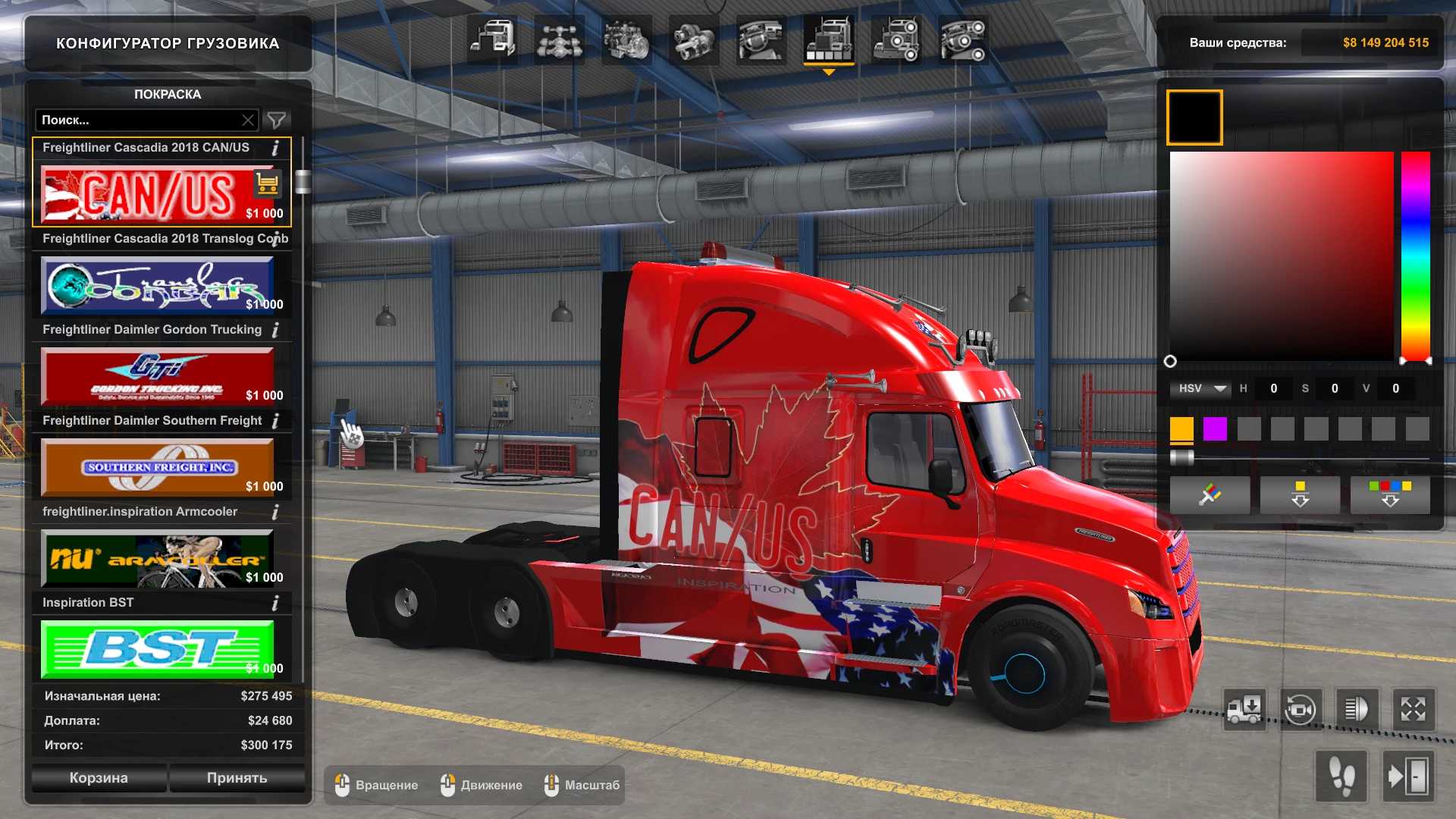
Task: Select the green BST paint job
Action: [157, 649]
